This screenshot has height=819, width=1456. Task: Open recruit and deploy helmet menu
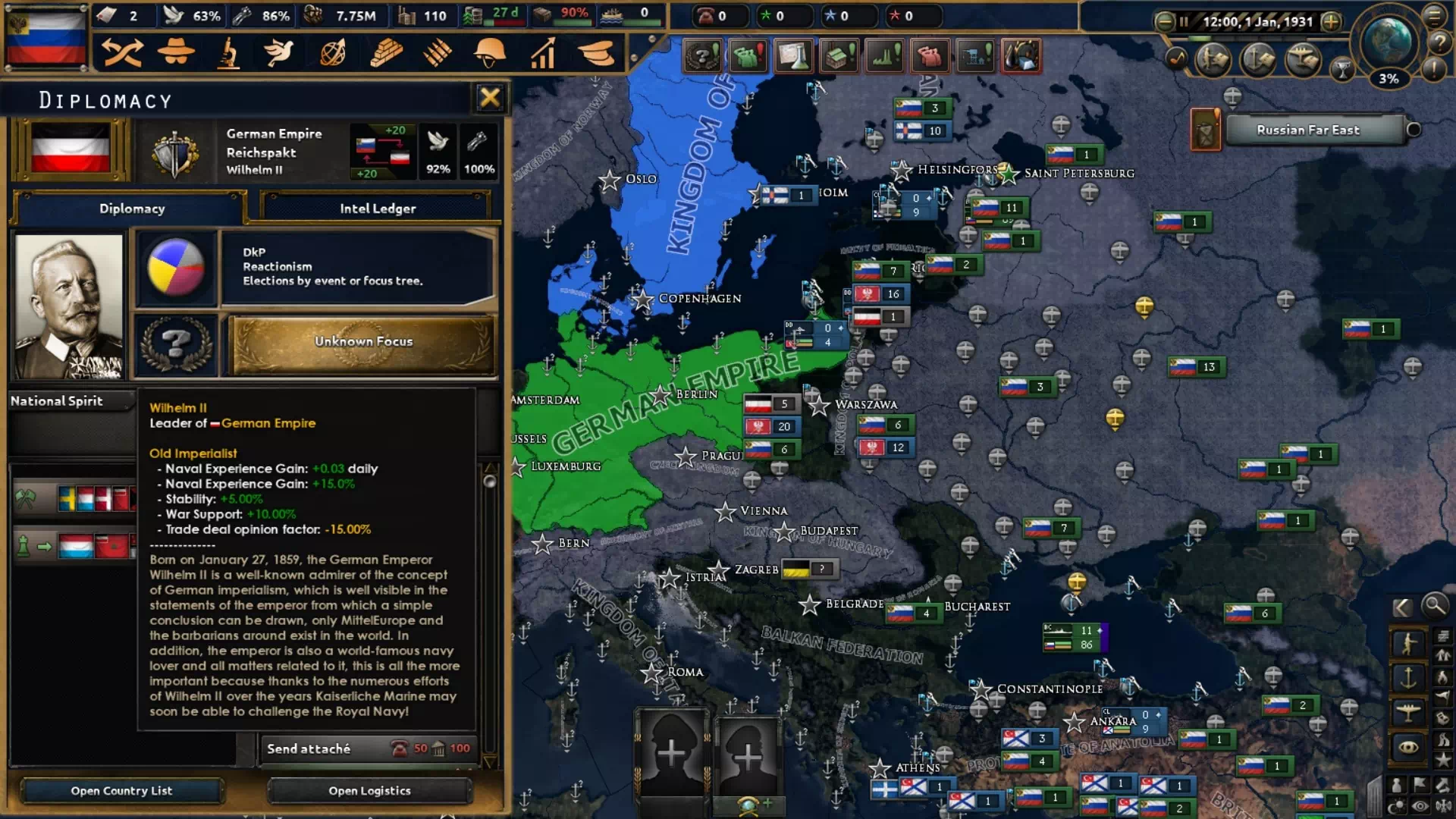tap(490, 53)
